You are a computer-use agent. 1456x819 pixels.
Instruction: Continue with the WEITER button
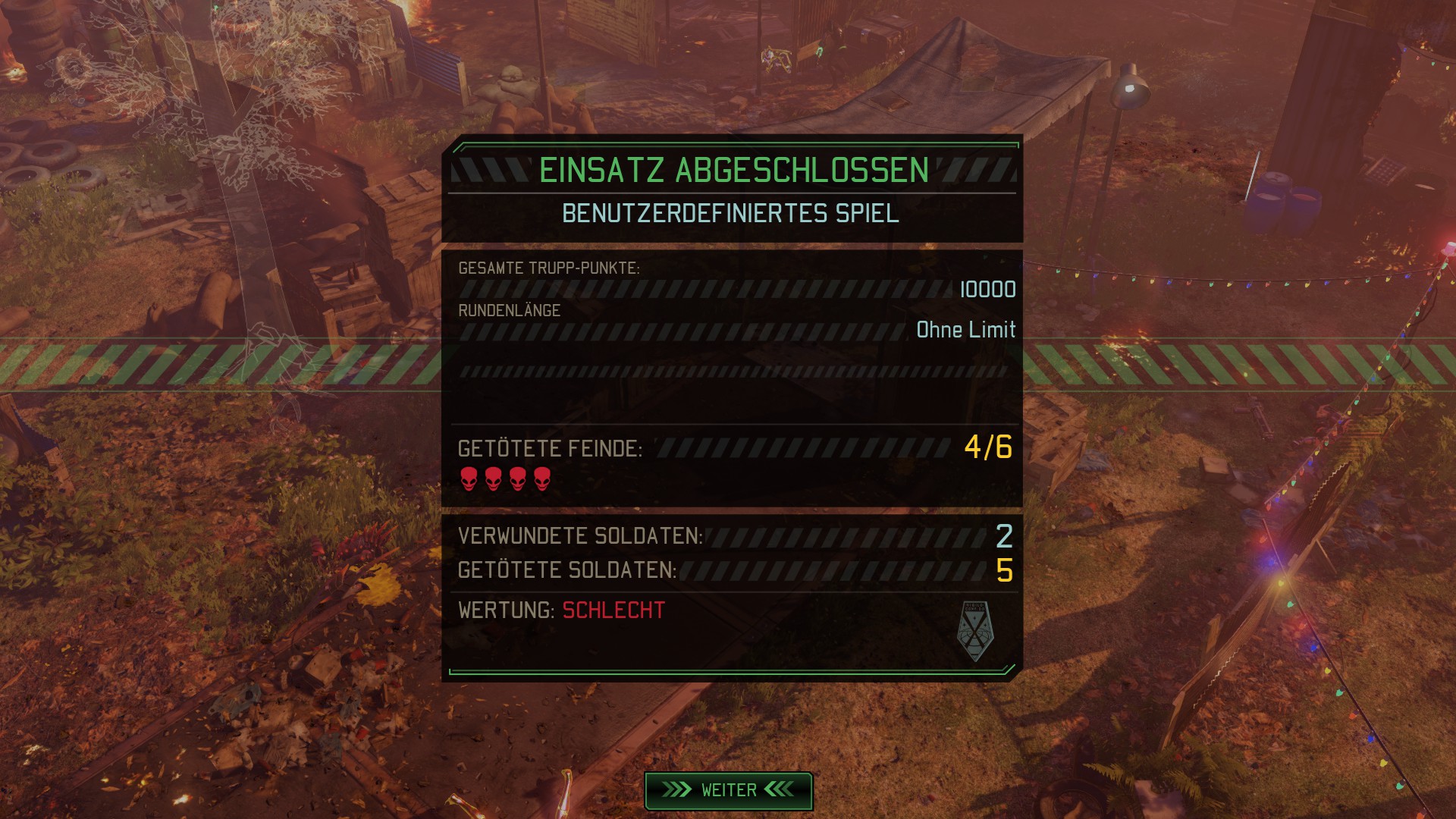[x=728, y=790]
